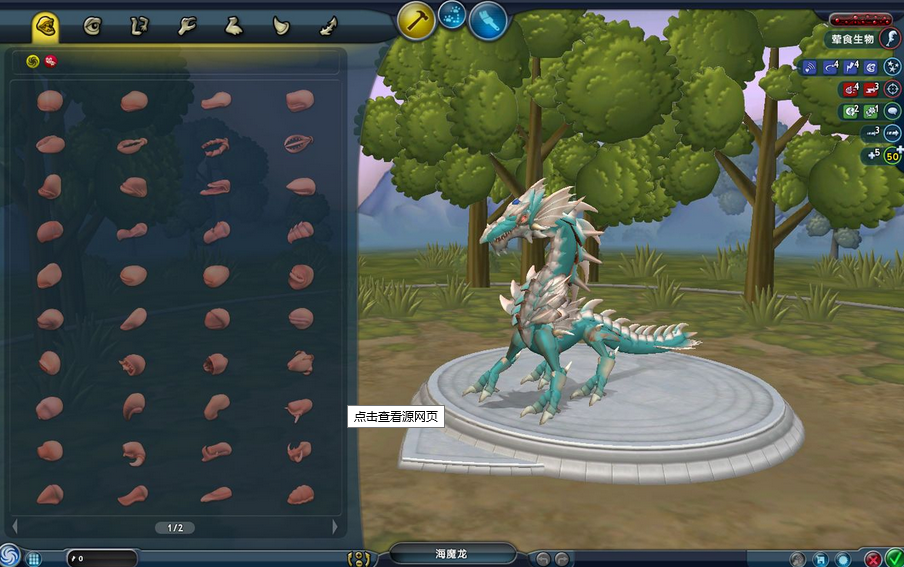Save the creature with the save icon

[821, 558]
